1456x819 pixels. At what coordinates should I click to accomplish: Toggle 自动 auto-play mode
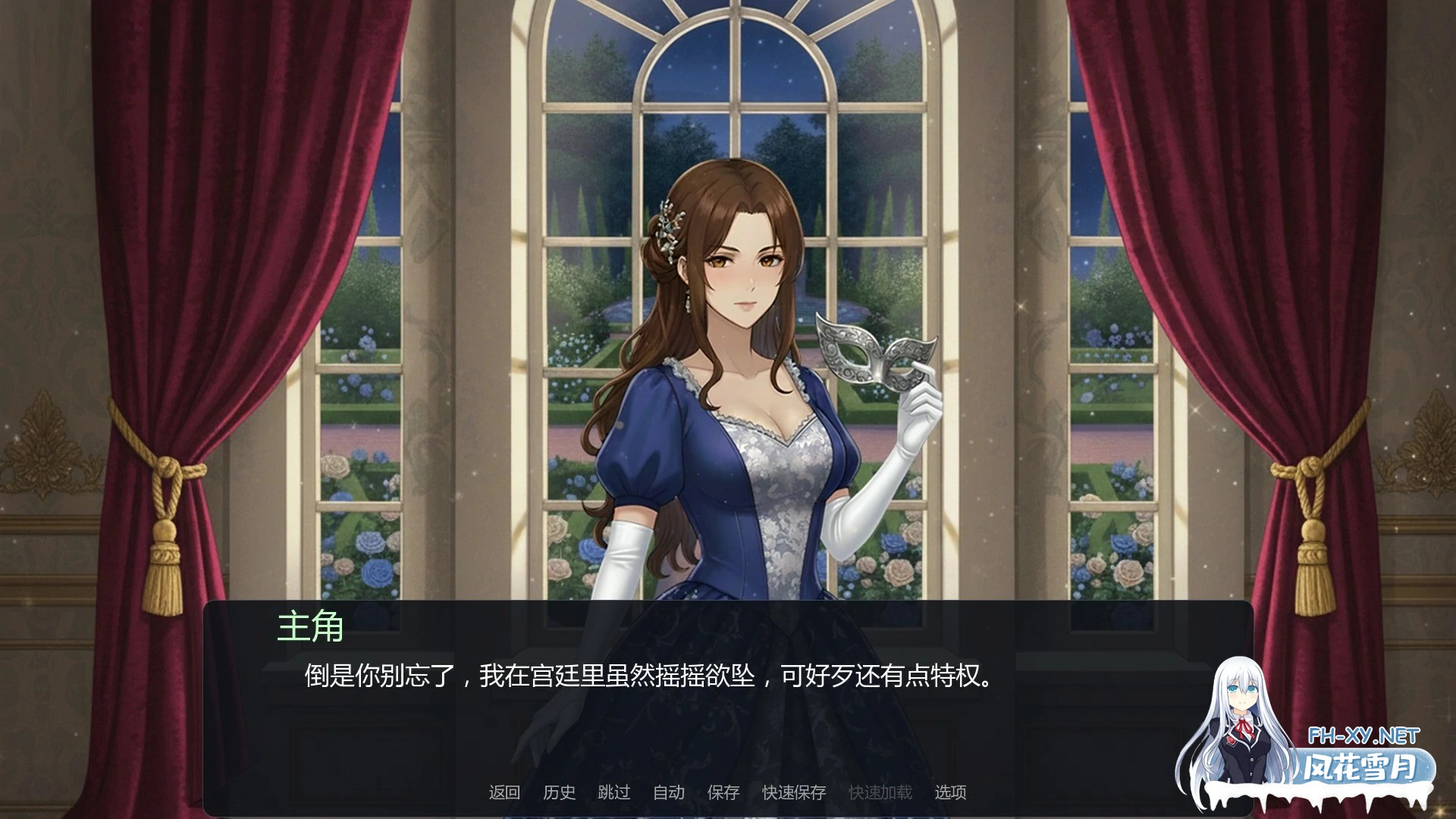pos(668,790)
